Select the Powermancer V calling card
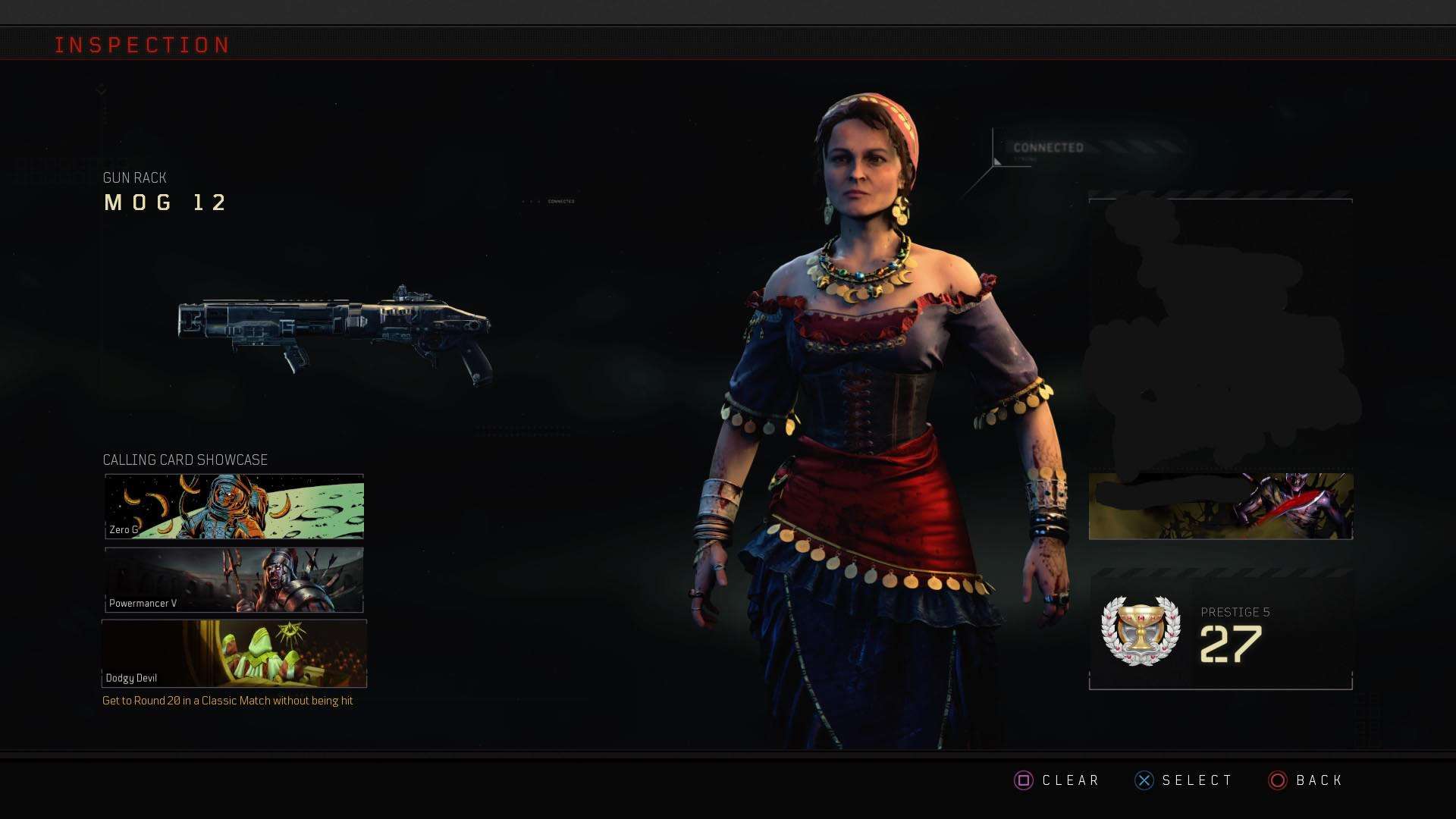The width and height of the screenshot is (1456, 819). click(233, 579)
